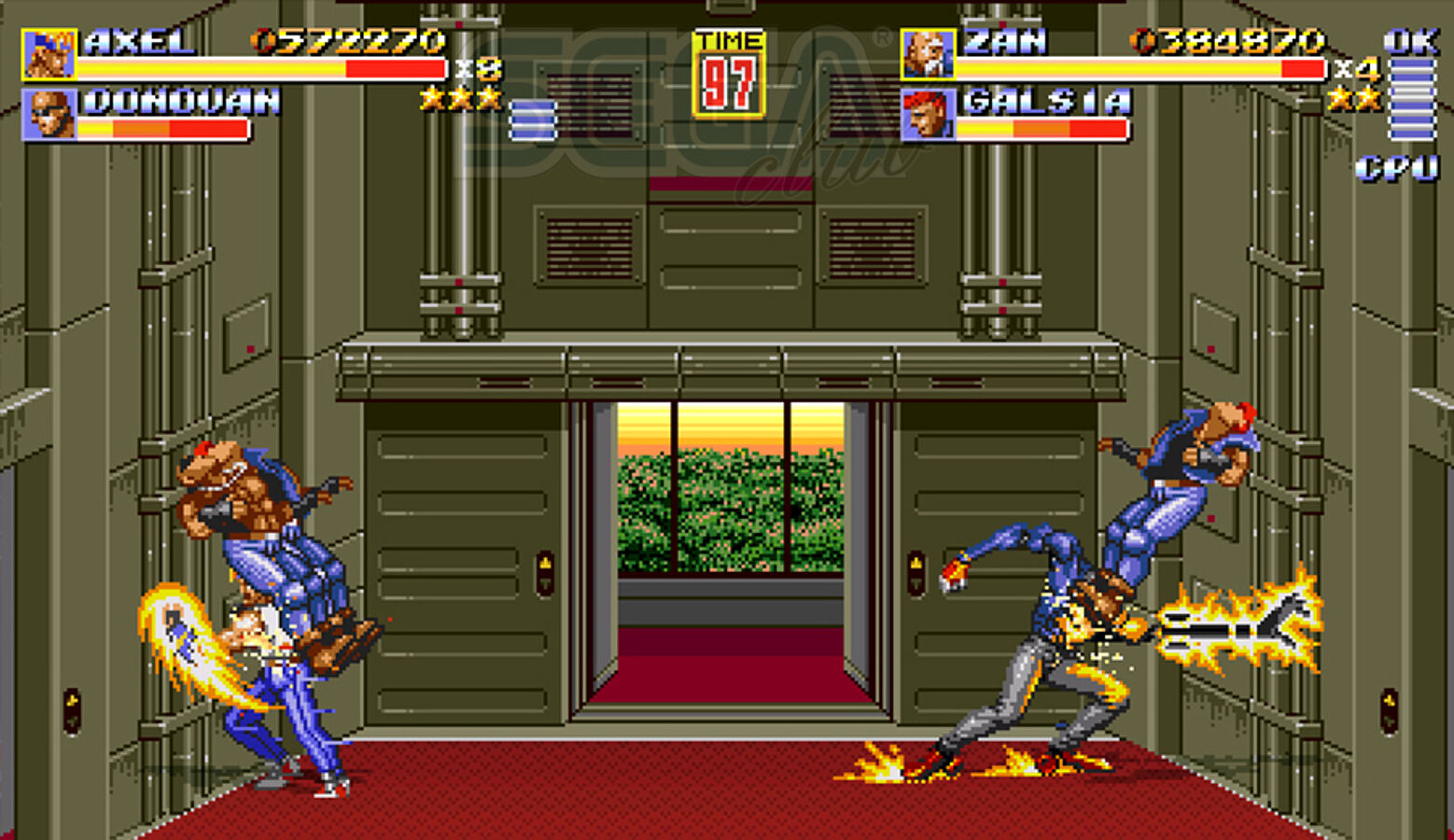Select Galsia's enemy portrait
This screenshot has width=1454, height=840.
point(928,115)
